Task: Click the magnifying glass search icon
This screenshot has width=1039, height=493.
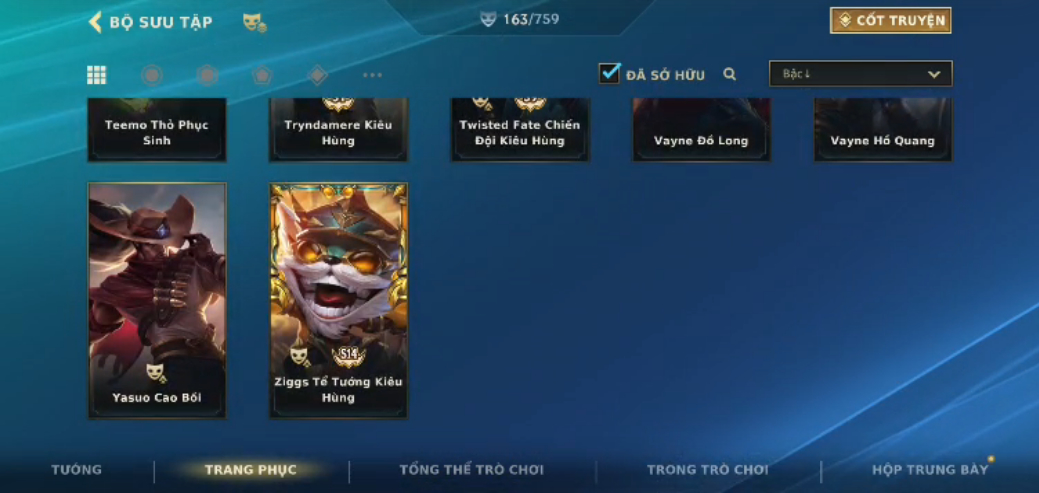Action: 730,74
